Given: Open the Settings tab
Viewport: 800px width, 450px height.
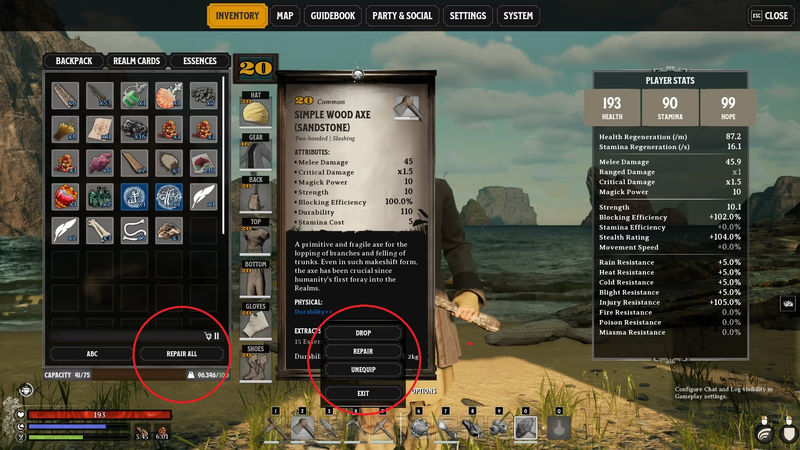Looking at the screenshot, I should [468, 16].
